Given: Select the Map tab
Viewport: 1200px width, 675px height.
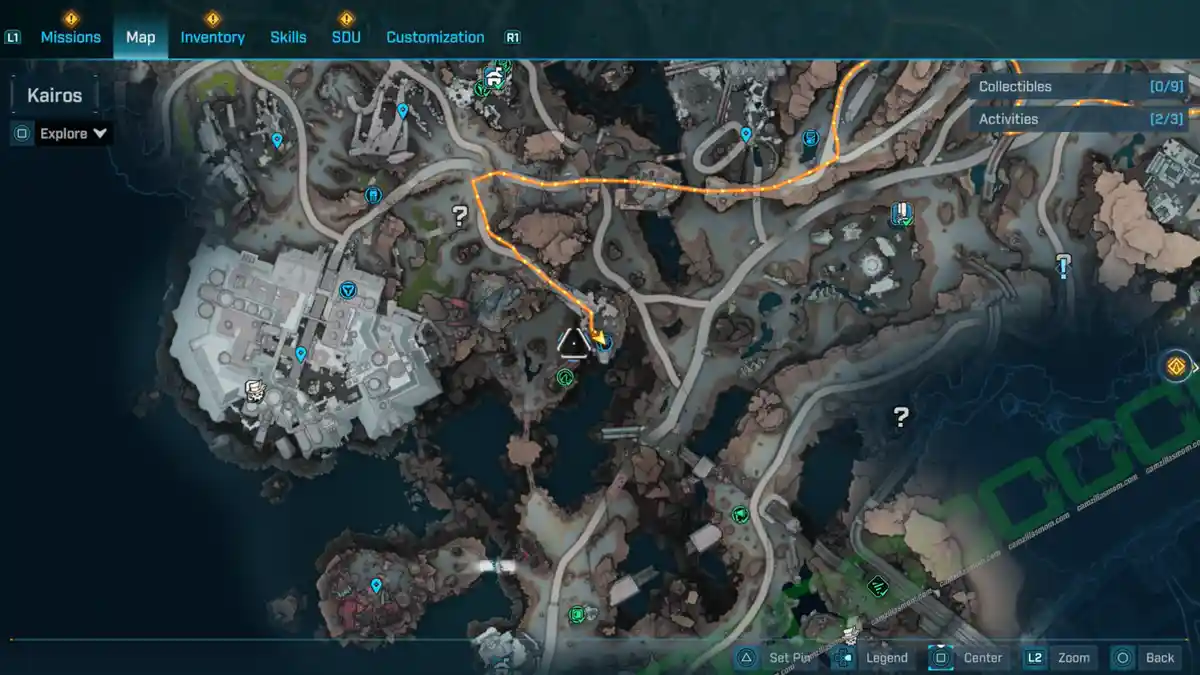Looking at the screenshot, I should [140, 37].
